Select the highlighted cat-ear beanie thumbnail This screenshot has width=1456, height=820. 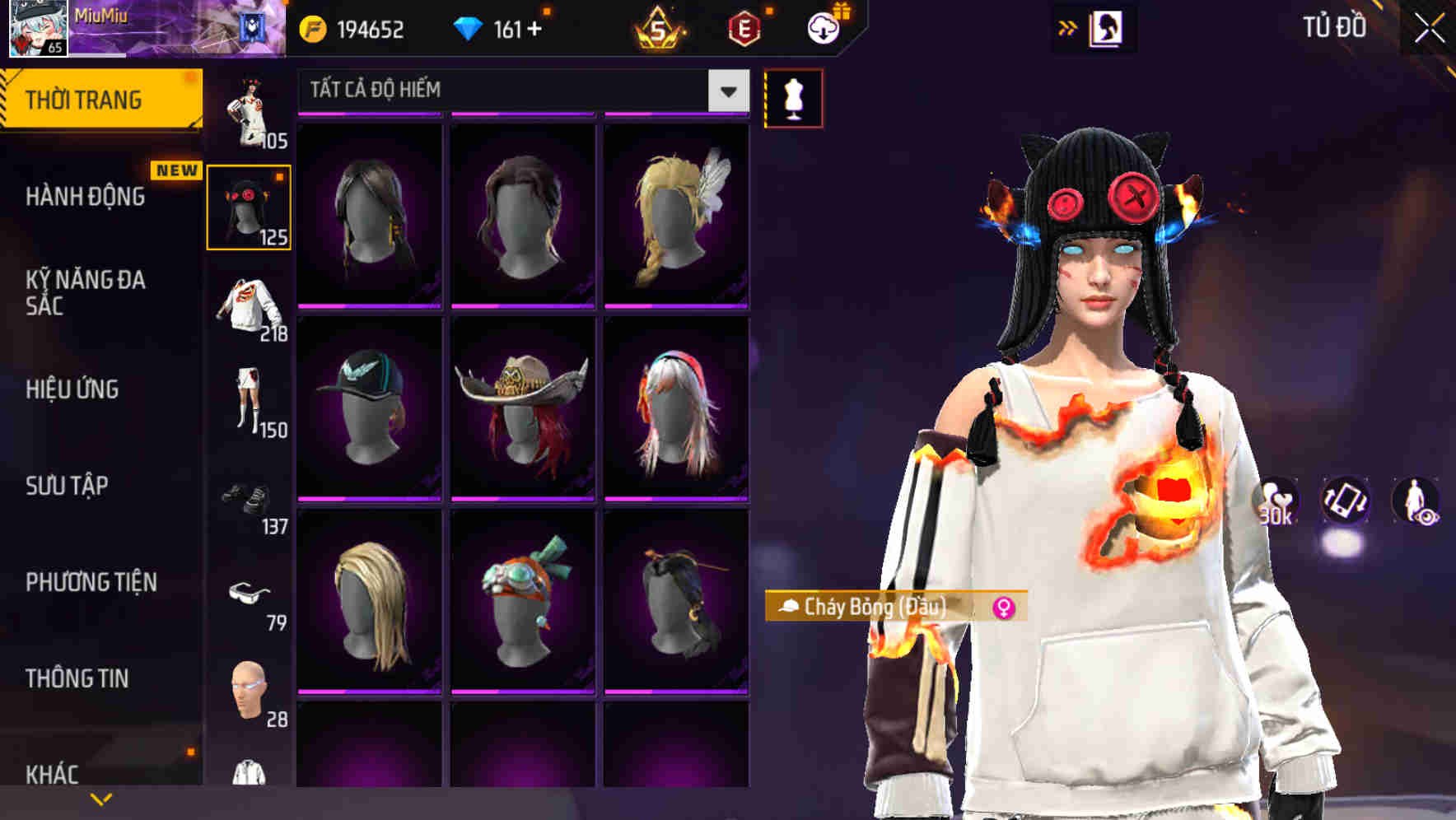(250, 206)
